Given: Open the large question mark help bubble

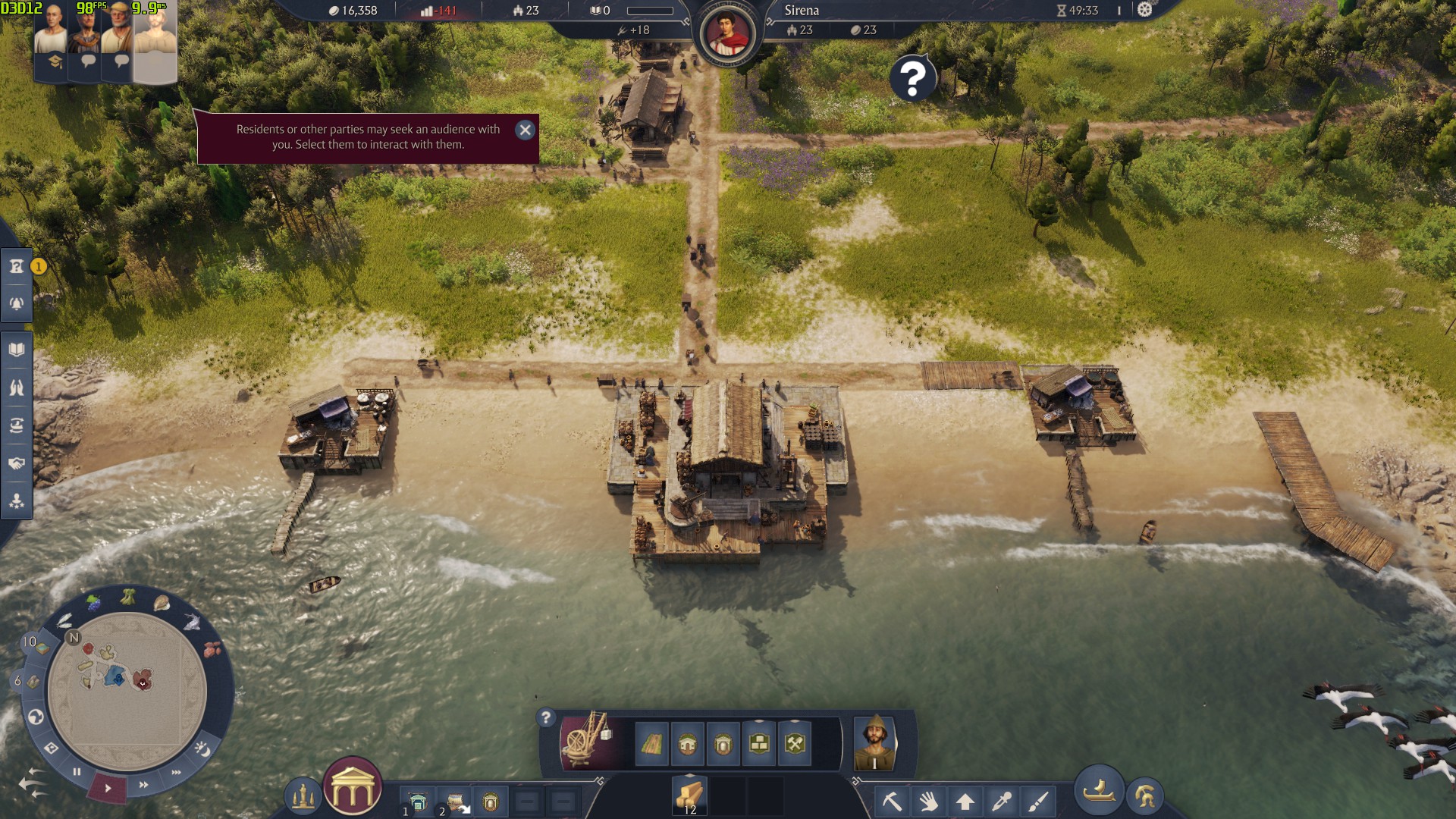Looking at the screenshot, I should 913,78.
